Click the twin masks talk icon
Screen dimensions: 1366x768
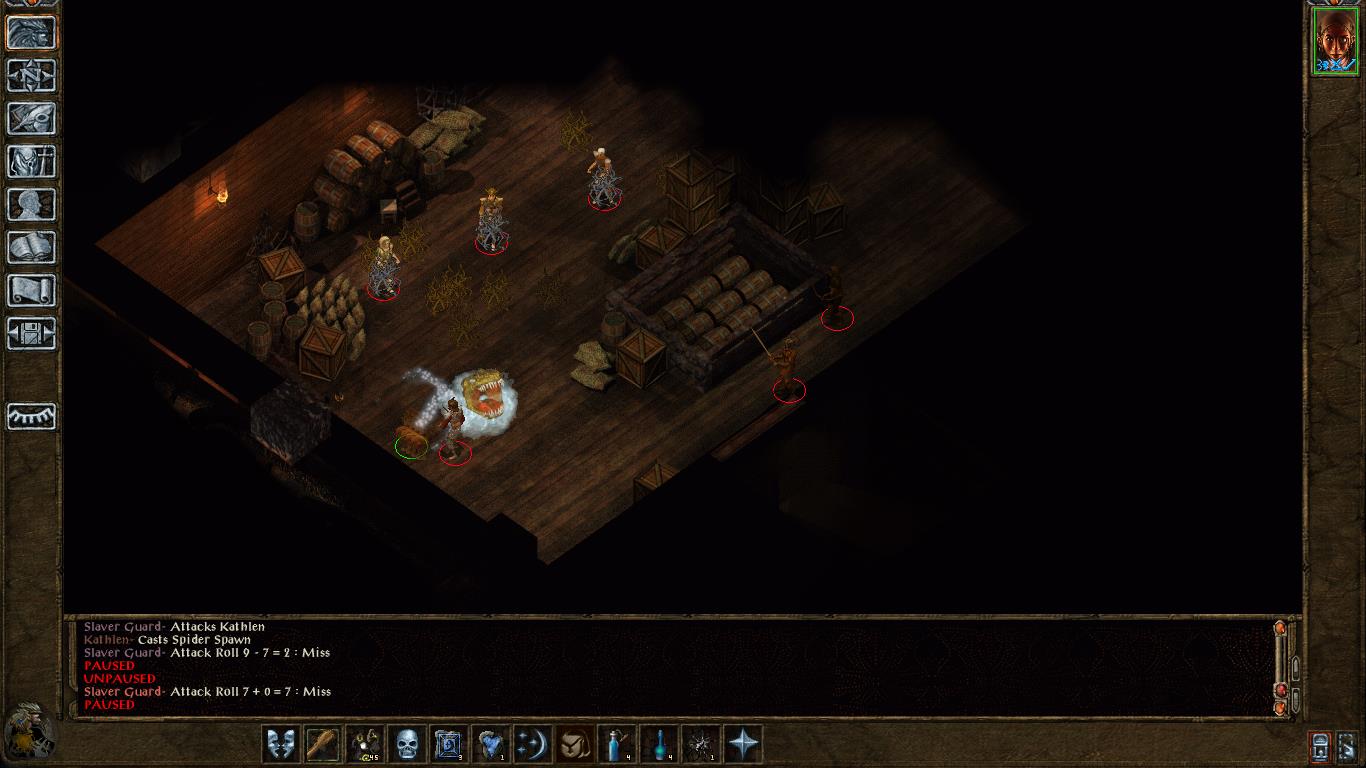point(281,744)
